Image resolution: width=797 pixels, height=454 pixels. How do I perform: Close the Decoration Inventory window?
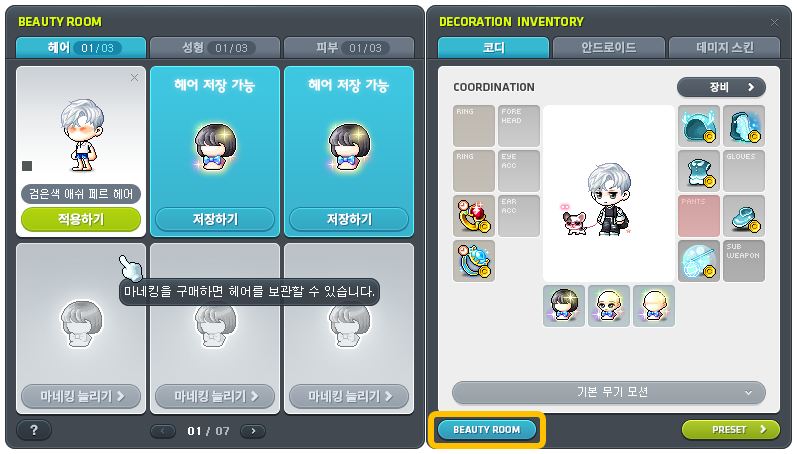pyautogui.click(x=774, y=21)
